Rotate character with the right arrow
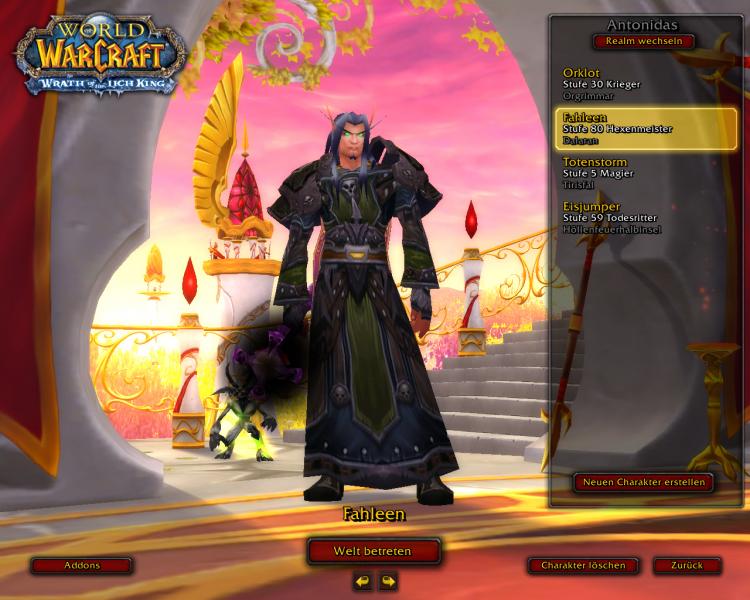The image size is (750, 600). click(387, 581)
